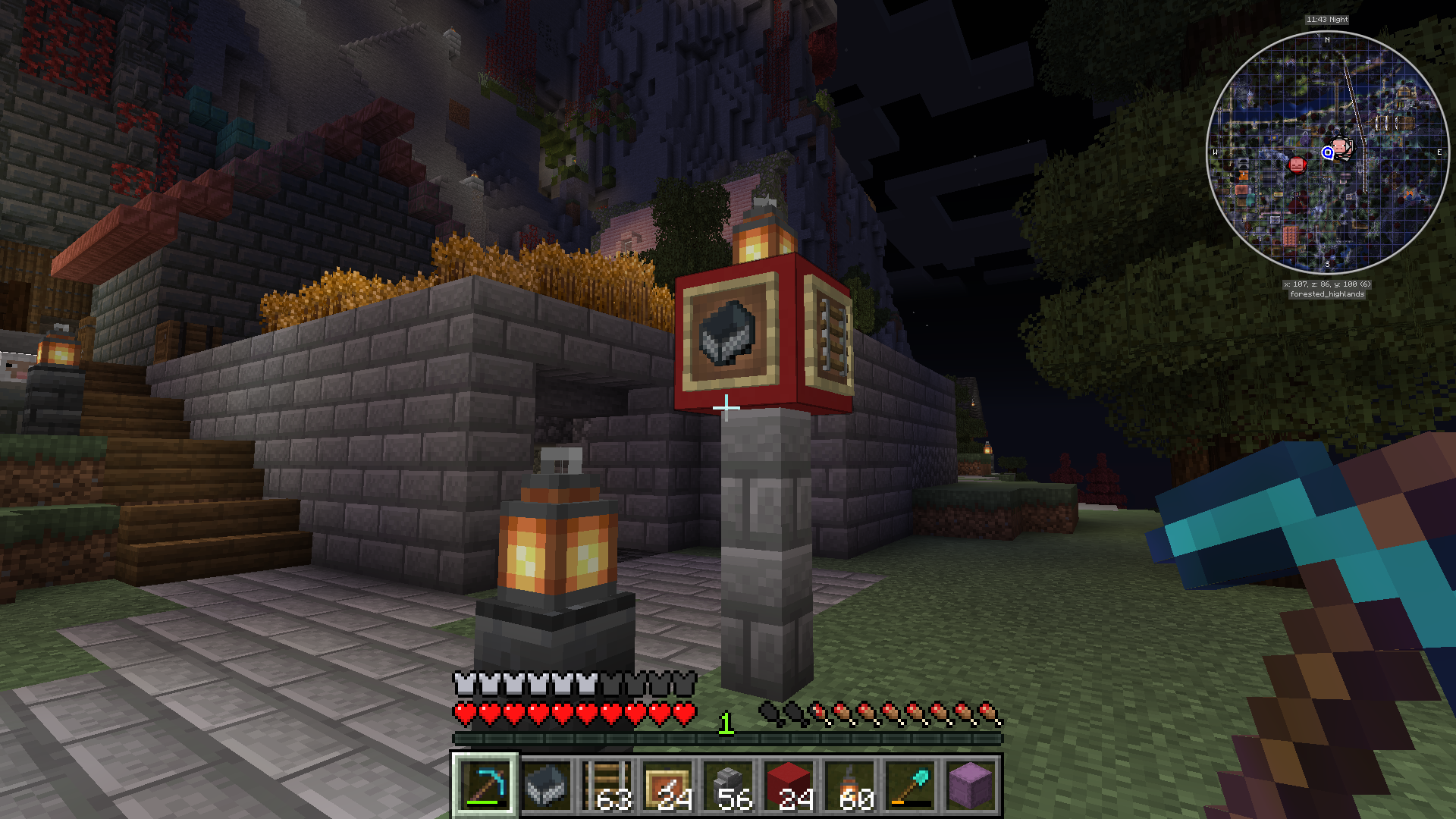Select the diamond pickaxe hotbar slot
Image resolution: width=1456 pixels, height=819 pixels.
click(x=485, y=785)
